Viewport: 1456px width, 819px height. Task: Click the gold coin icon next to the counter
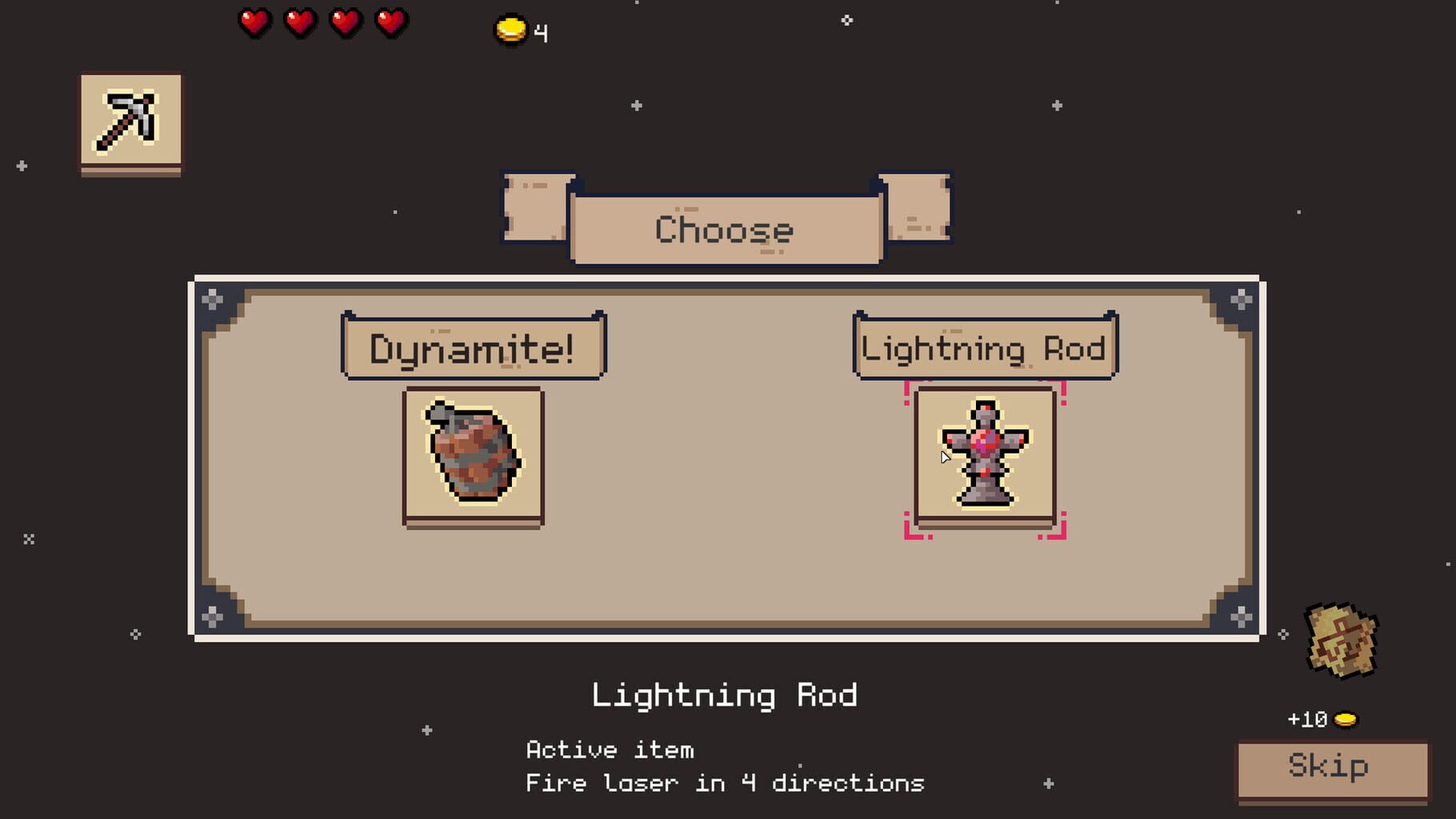click(510, 29)
